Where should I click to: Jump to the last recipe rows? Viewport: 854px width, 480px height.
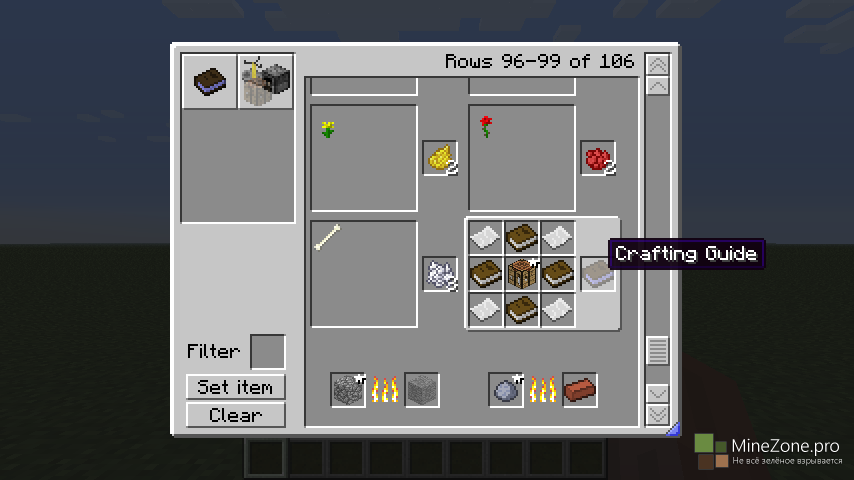pos(657,414)
